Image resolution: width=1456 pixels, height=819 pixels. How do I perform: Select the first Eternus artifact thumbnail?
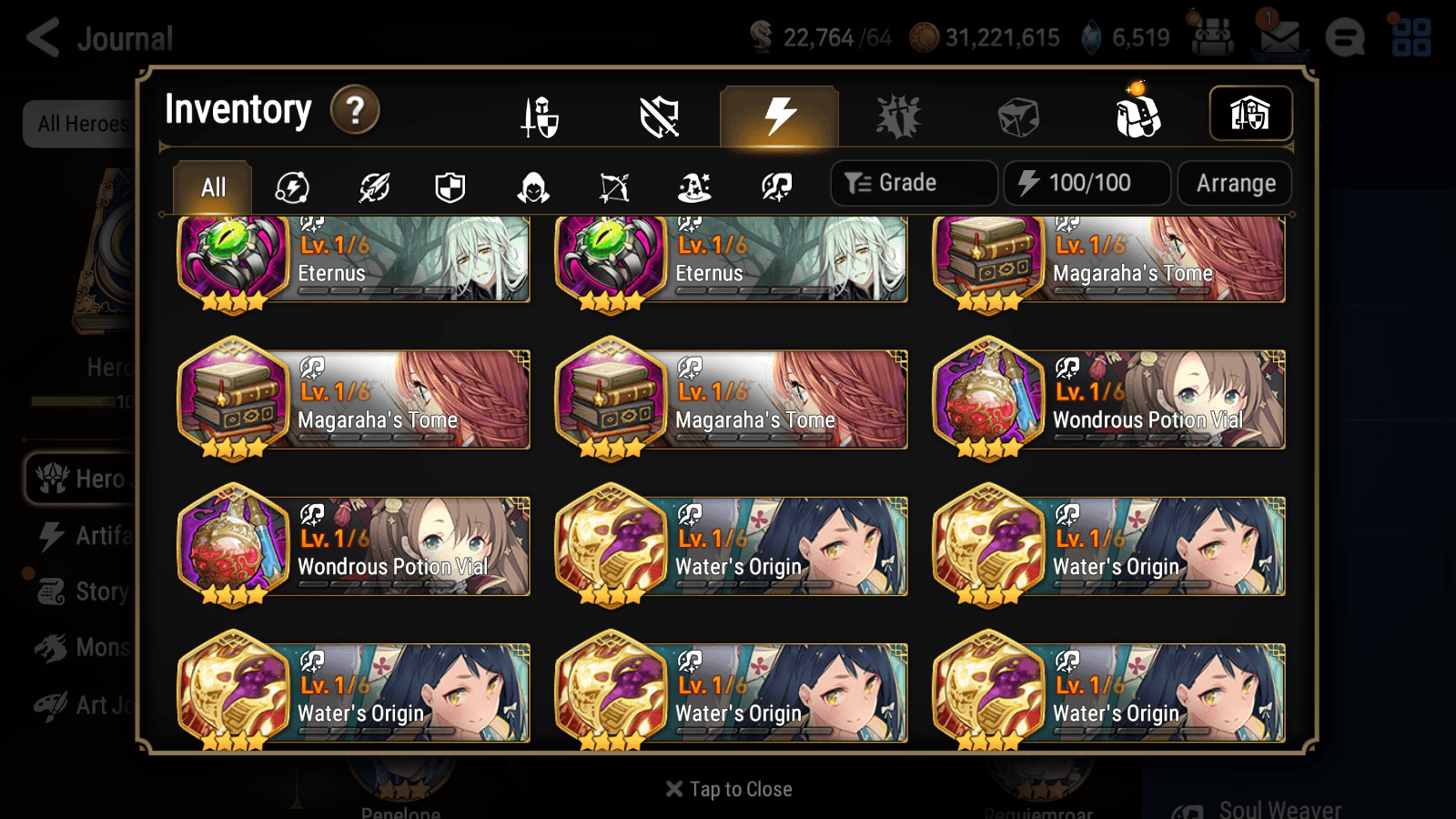point(233,259)
